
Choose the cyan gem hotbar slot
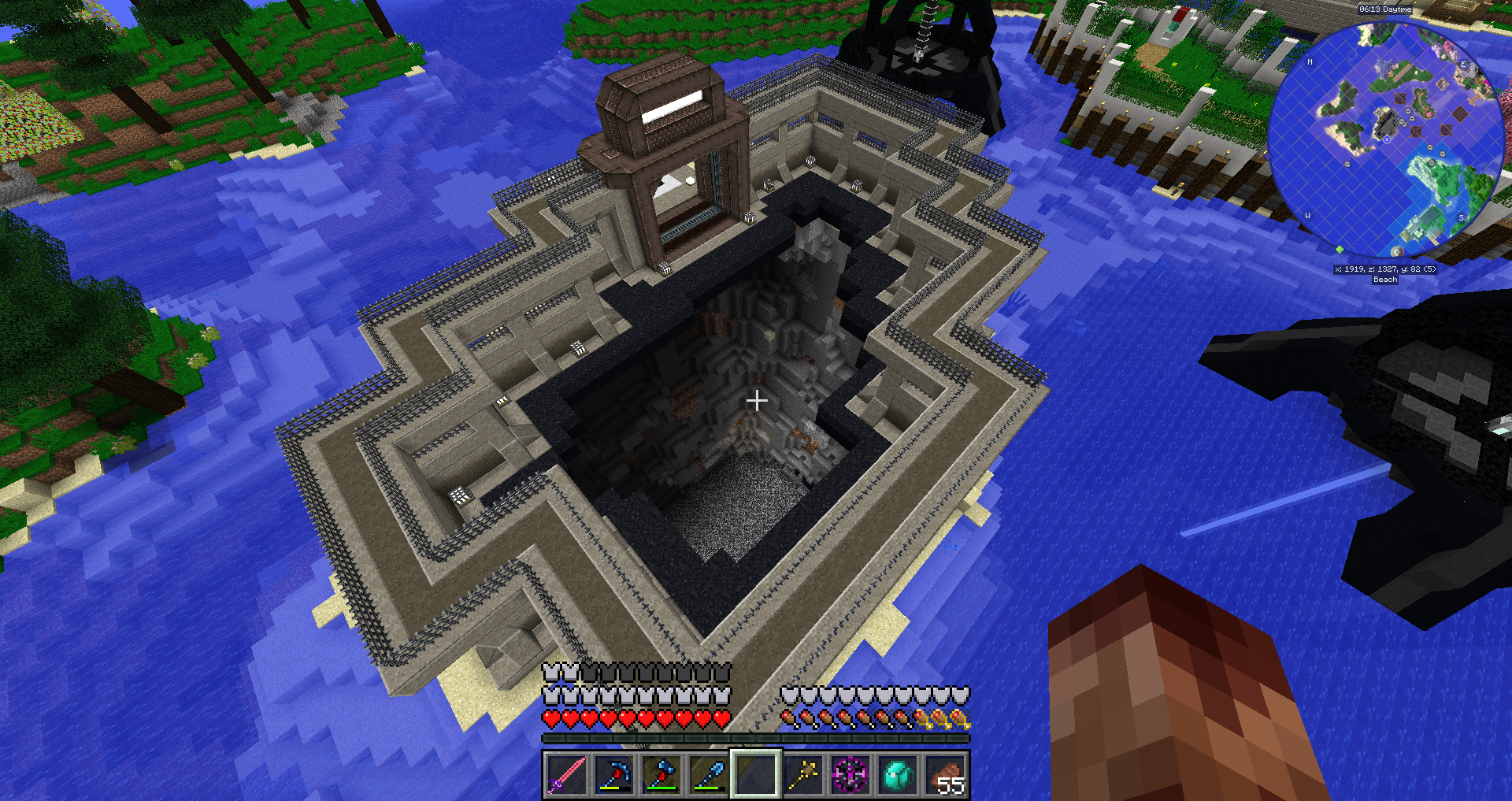coord(898,774)
